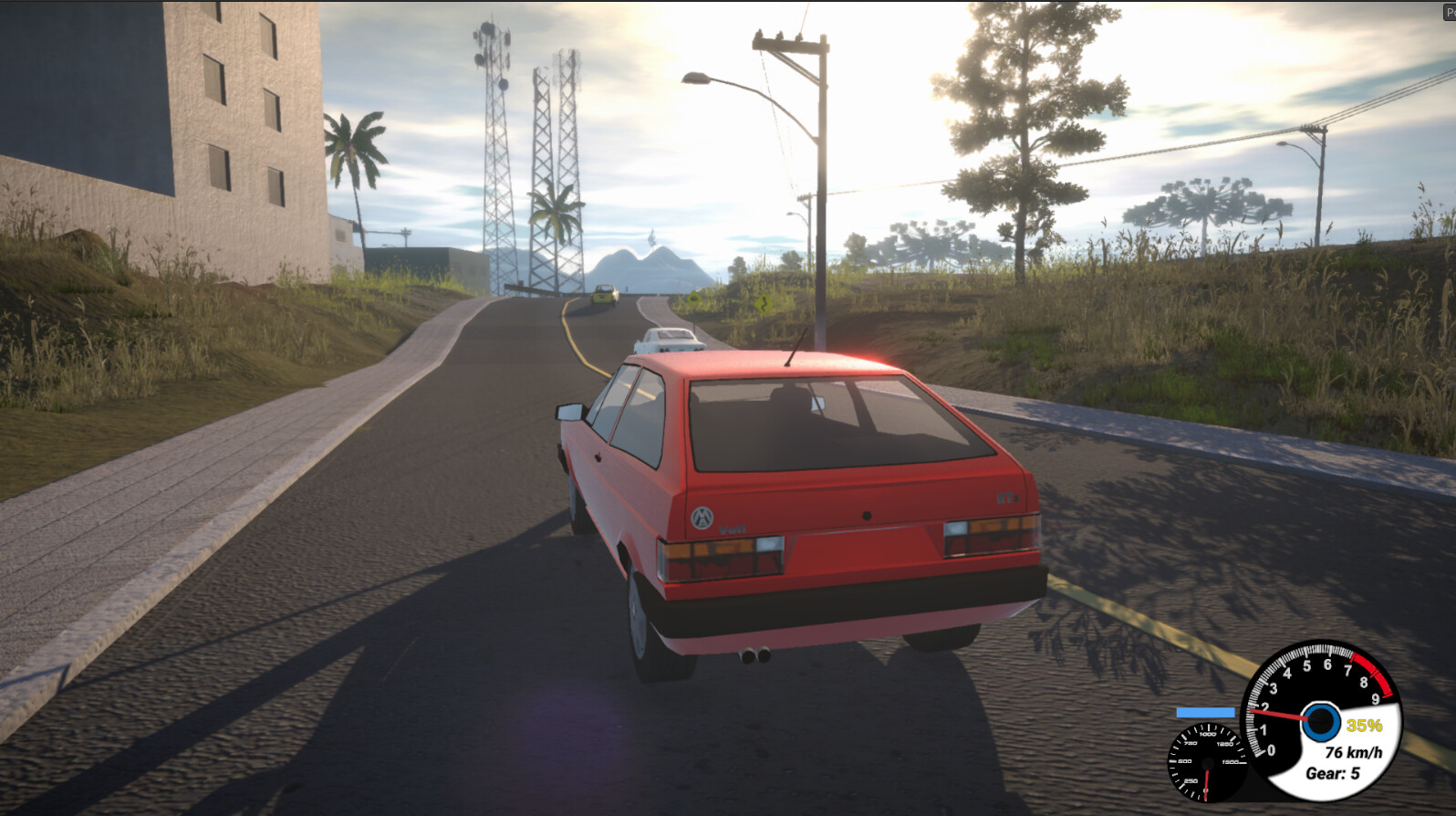Click the Volkswagen badge on the red car
1456x816 pixels.
702,517
